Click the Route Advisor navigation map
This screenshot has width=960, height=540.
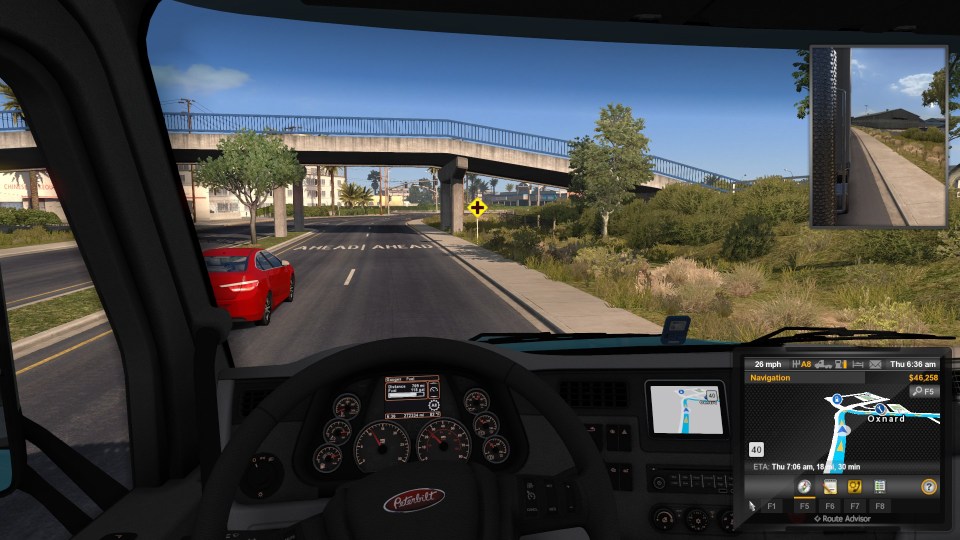840,420
